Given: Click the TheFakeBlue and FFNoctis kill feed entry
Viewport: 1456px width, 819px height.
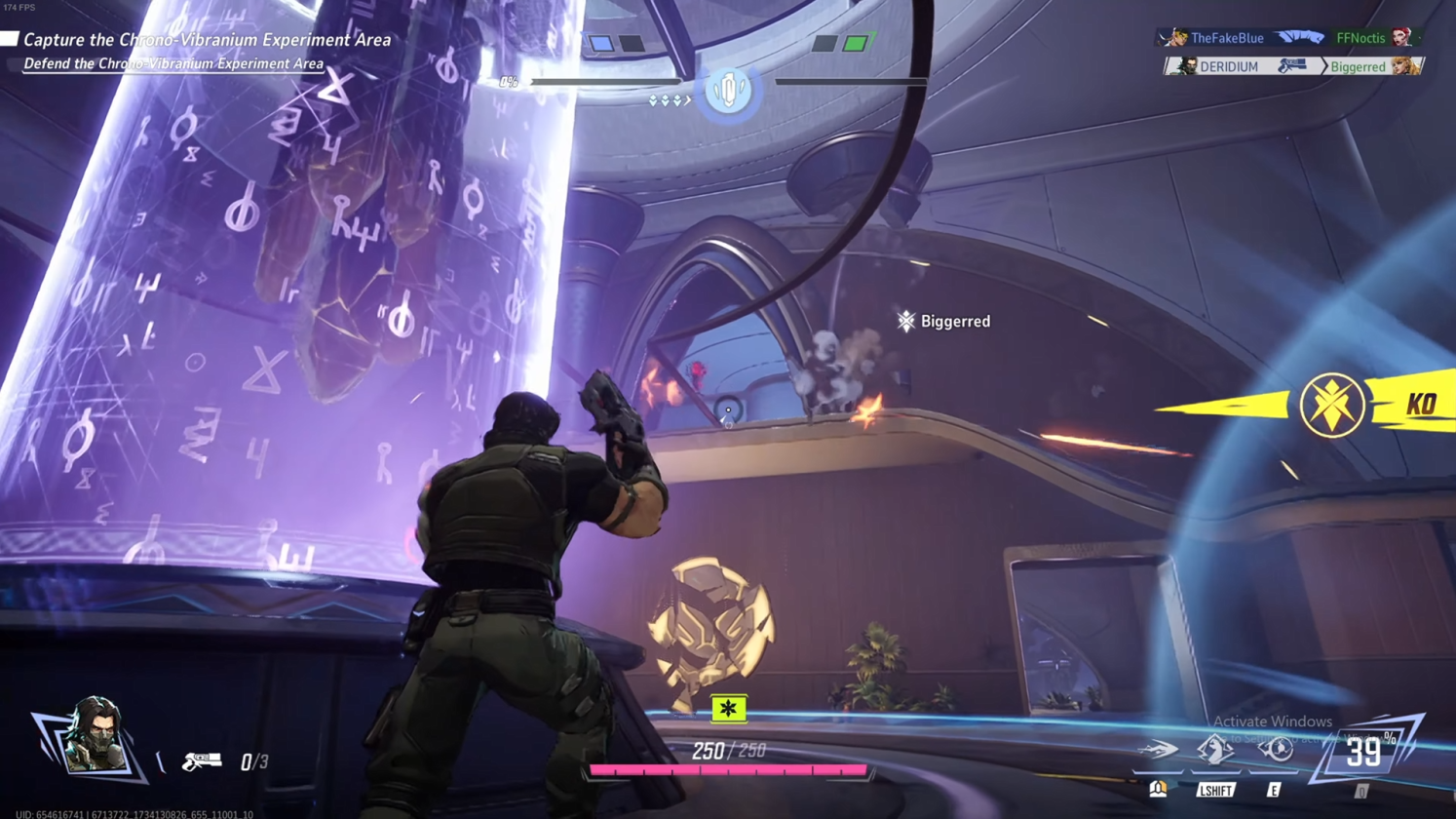Looking at the screenshot, I should coord(1289,38).
